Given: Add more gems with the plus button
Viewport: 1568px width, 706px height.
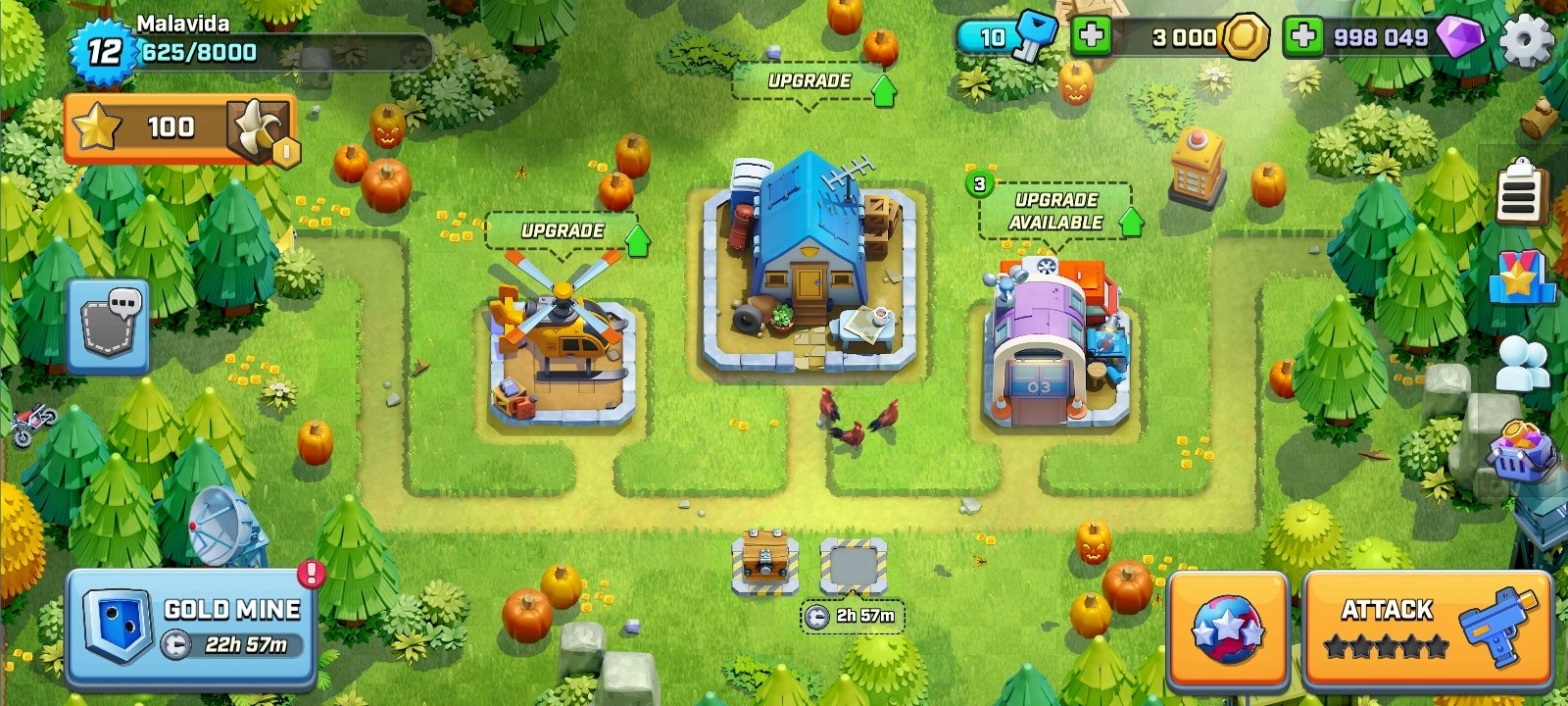Looking at the screenshot, I should pos(1302,37).
